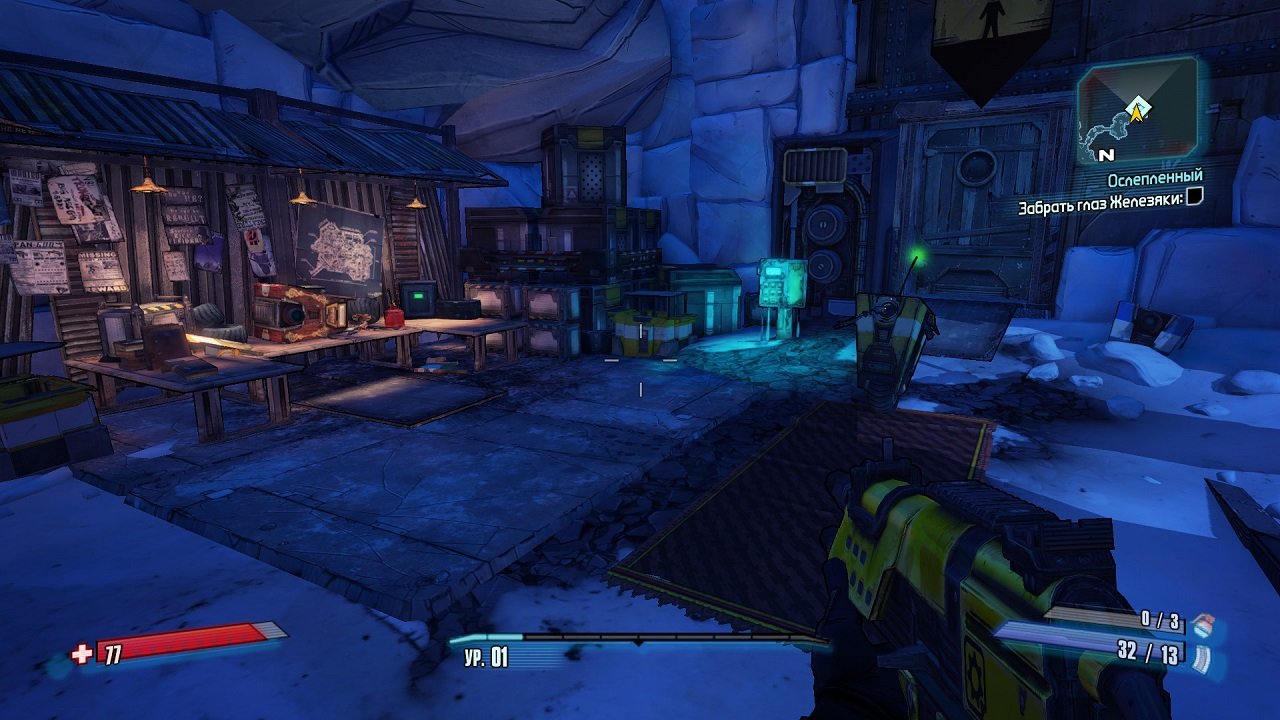
Task: Click the УР. 01 experience bar
Action: (x=550, y=646)
